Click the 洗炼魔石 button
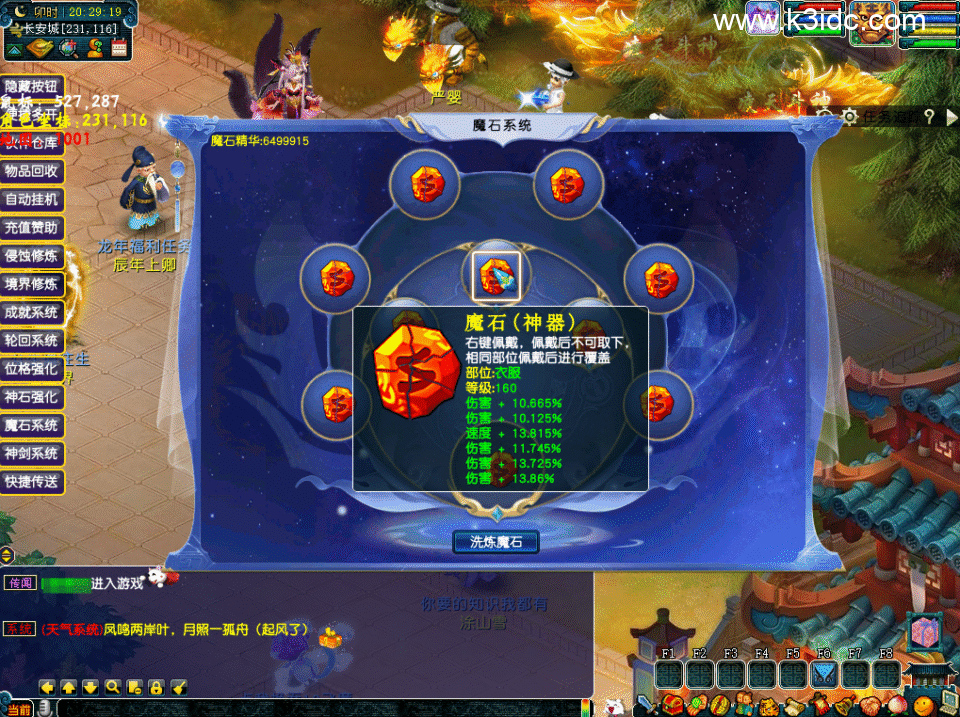This screenshot has height=717, width=960. click(496, 542)
